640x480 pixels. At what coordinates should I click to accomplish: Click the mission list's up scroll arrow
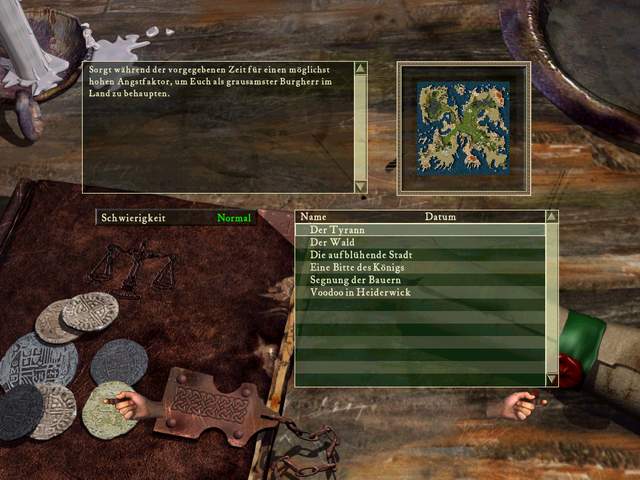[551, 216]
